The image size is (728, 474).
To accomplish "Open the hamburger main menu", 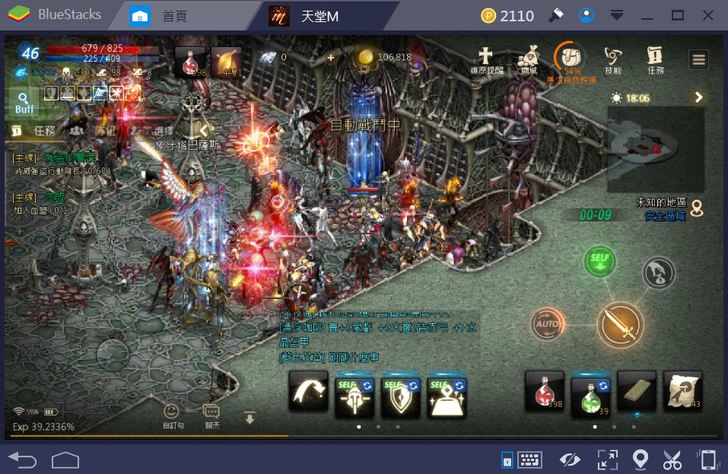I will (x=699, y=60).
